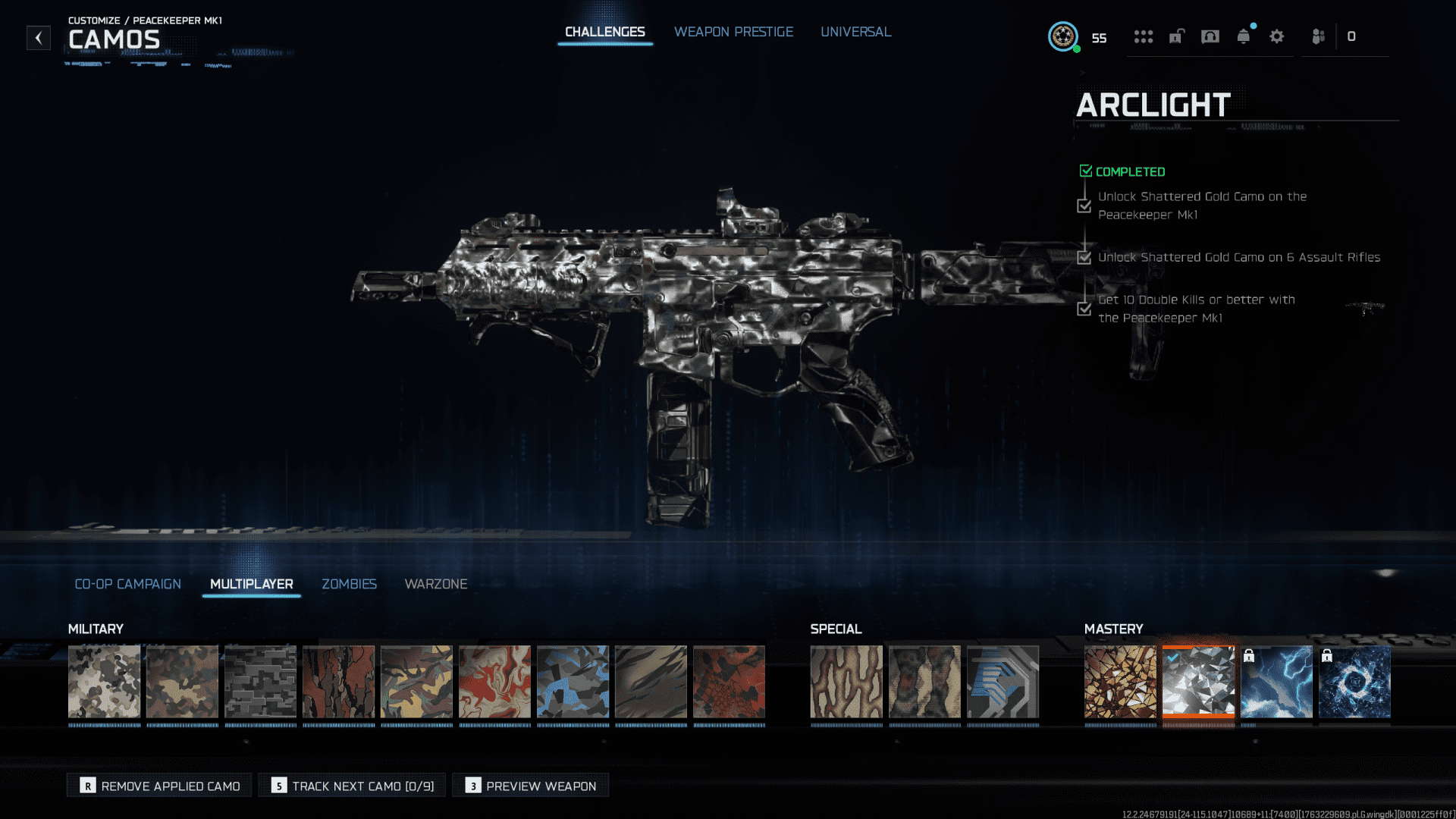The height and width of the screenshot is (819, 1456).
Task: Select the gold shattered Mastery camo thumbnail
Action: [x=1121, y=681]
